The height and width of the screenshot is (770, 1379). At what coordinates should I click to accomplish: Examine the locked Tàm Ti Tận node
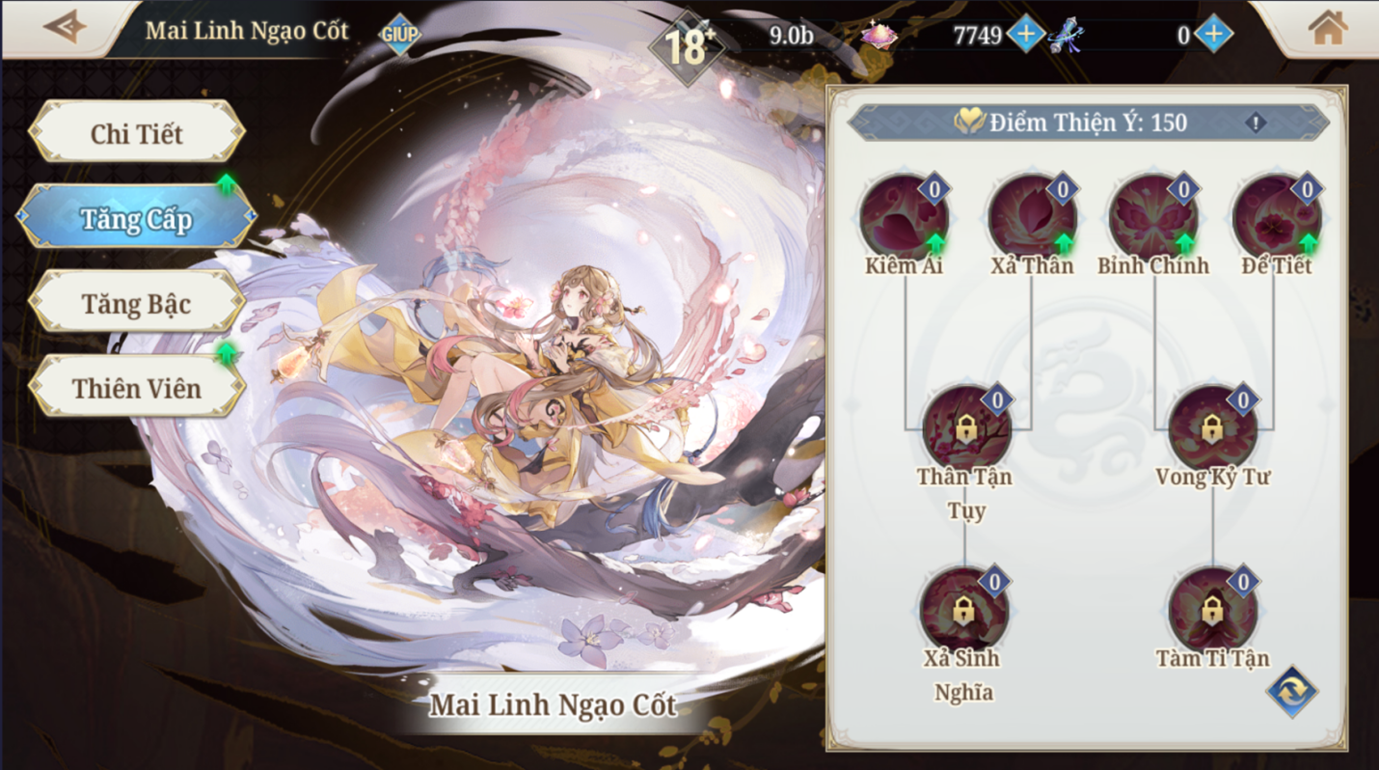[1212, 610]
